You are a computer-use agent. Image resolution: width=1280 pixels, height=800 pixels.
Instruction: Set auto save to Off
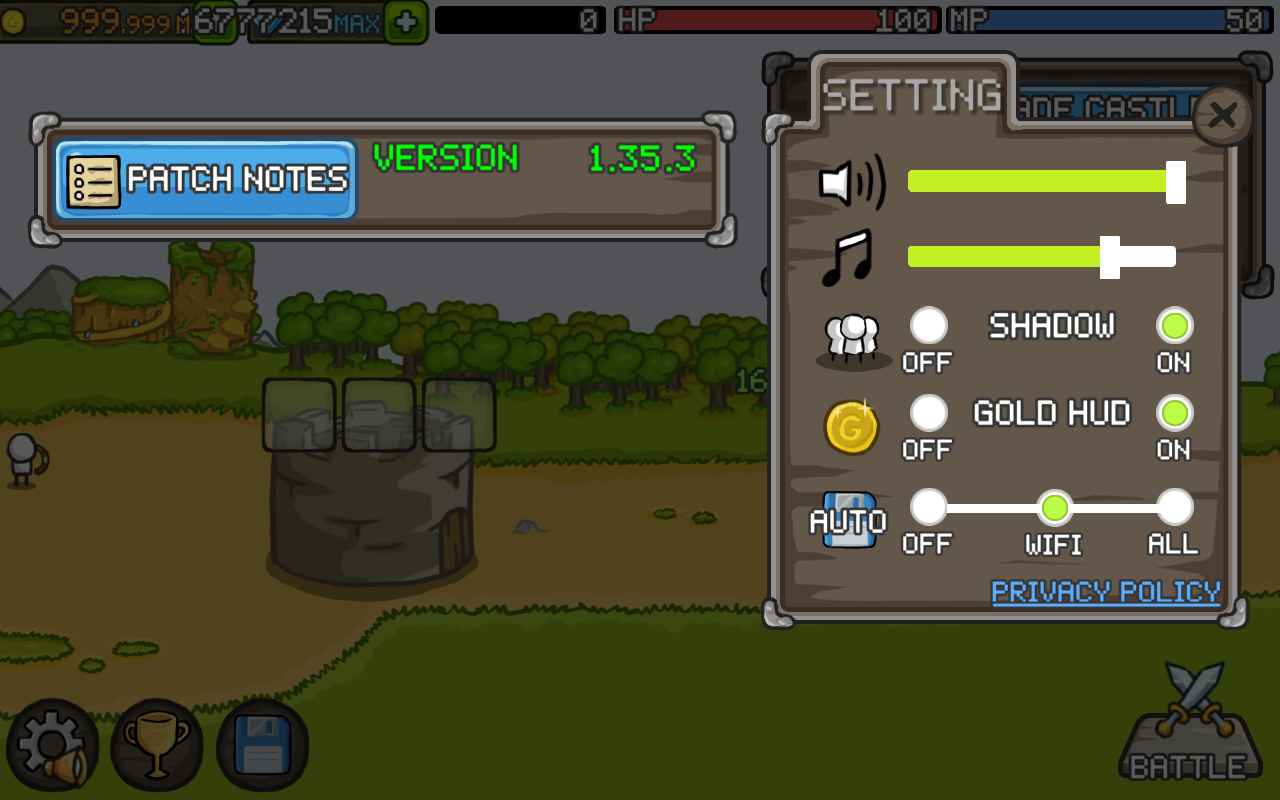pos(929,508)
